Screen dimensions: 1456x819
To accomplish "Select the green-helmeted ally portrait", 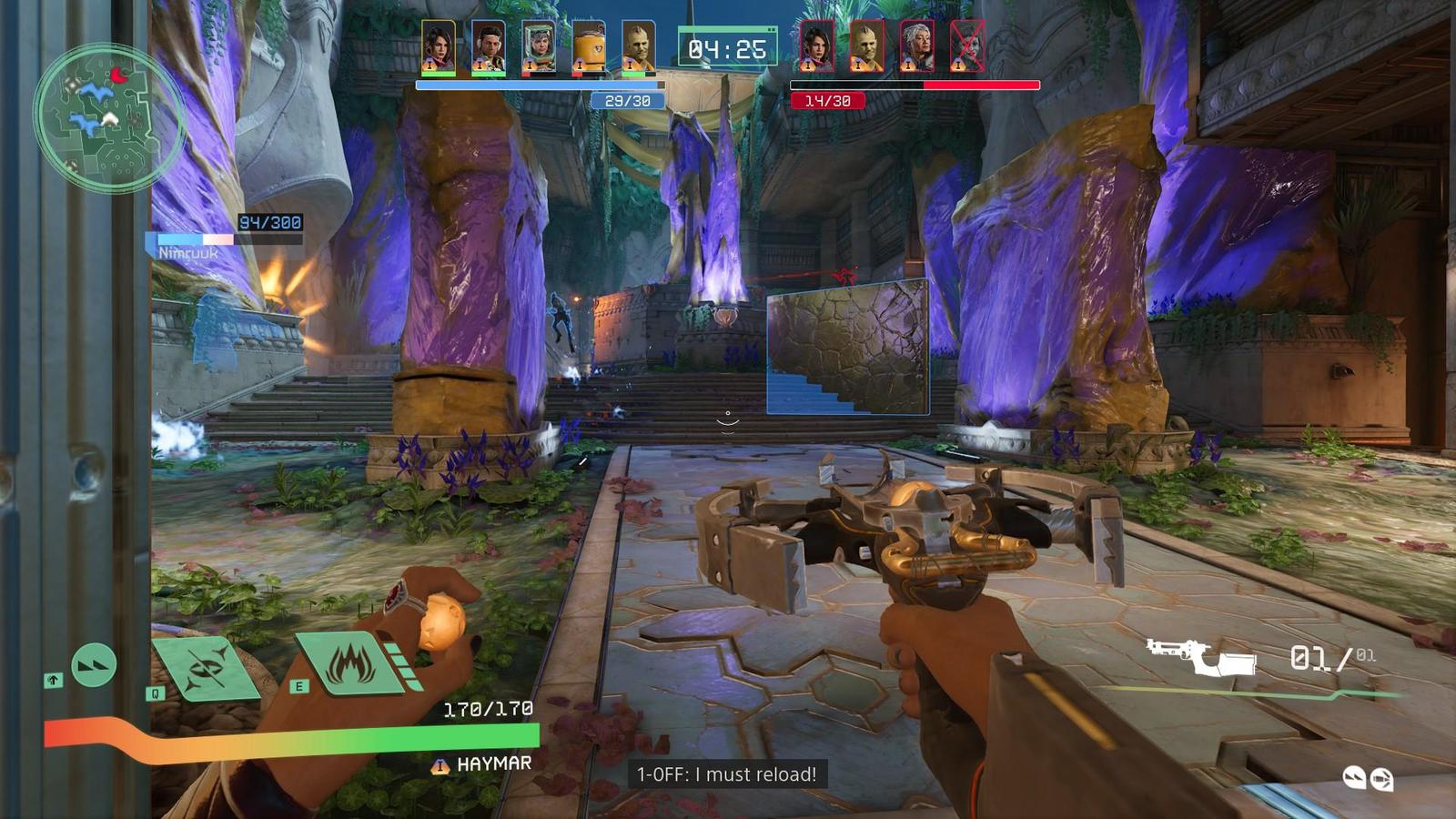I will pyautogui.click(x=538, y=47).
